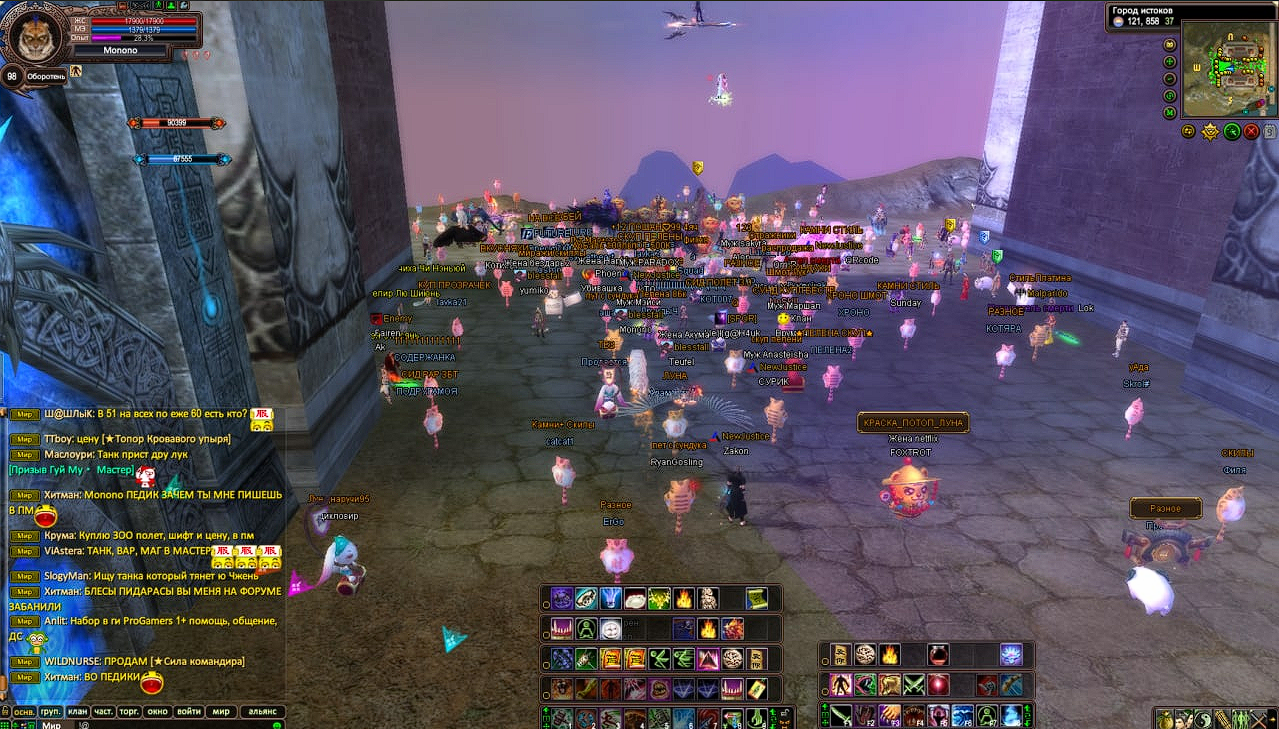This screenshot has height=729, width=1279.
Task: Zoom in the minimap with the plus button
Action: coord(1170,61)
